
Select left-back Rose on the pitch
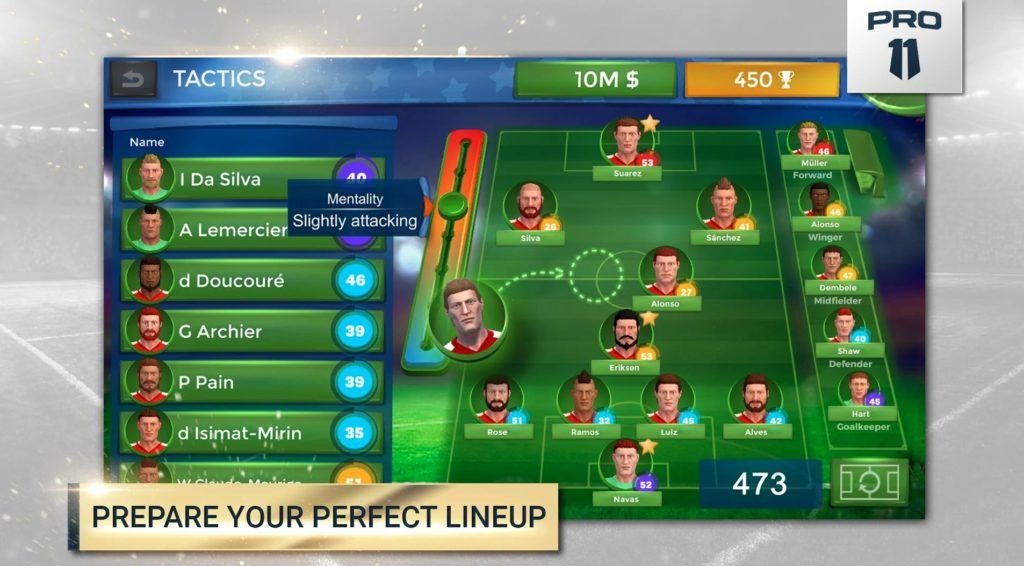click(496, 400)
